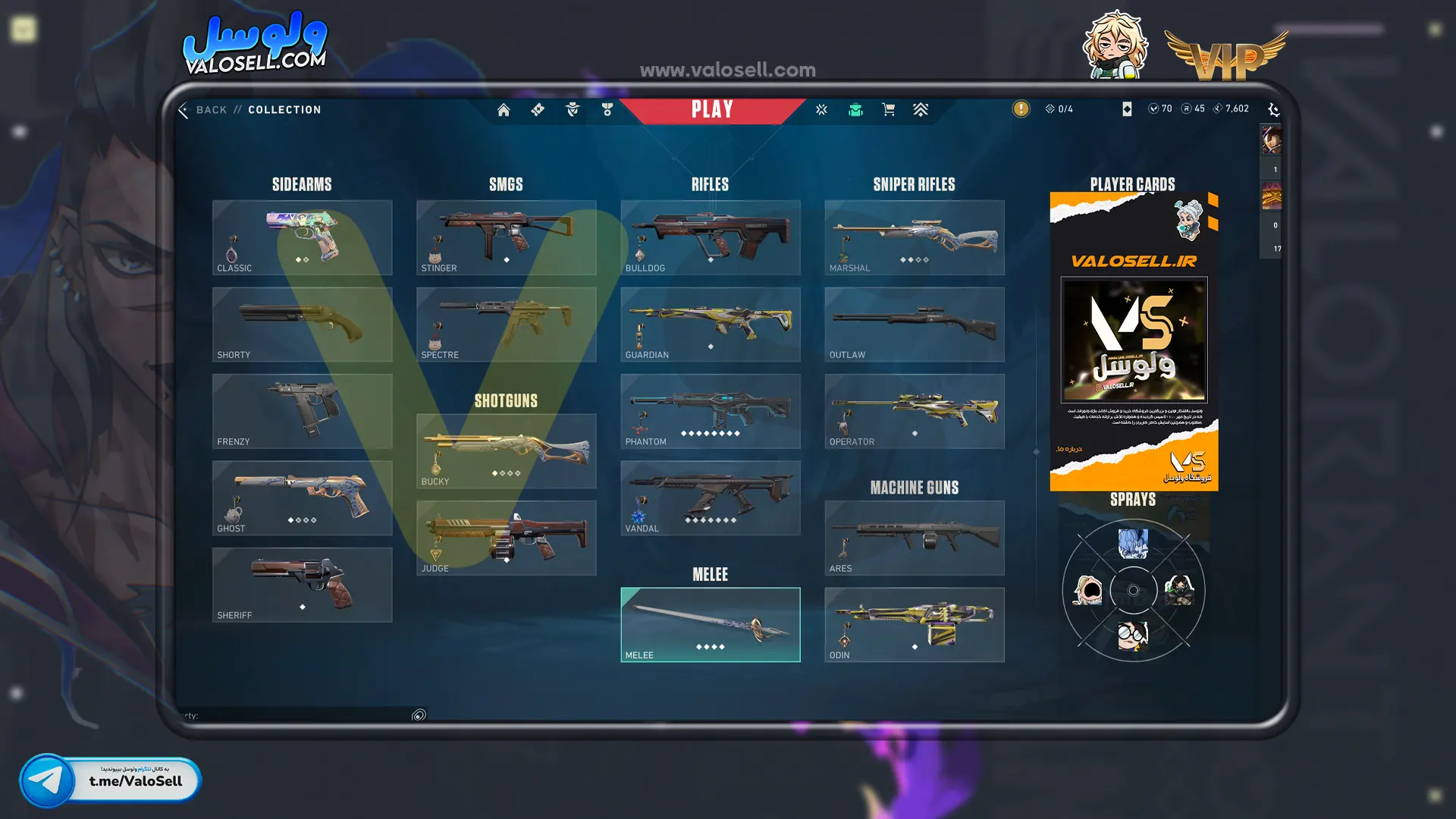
Task: Pick the Sheriff revolver slot
Action: 302,585
